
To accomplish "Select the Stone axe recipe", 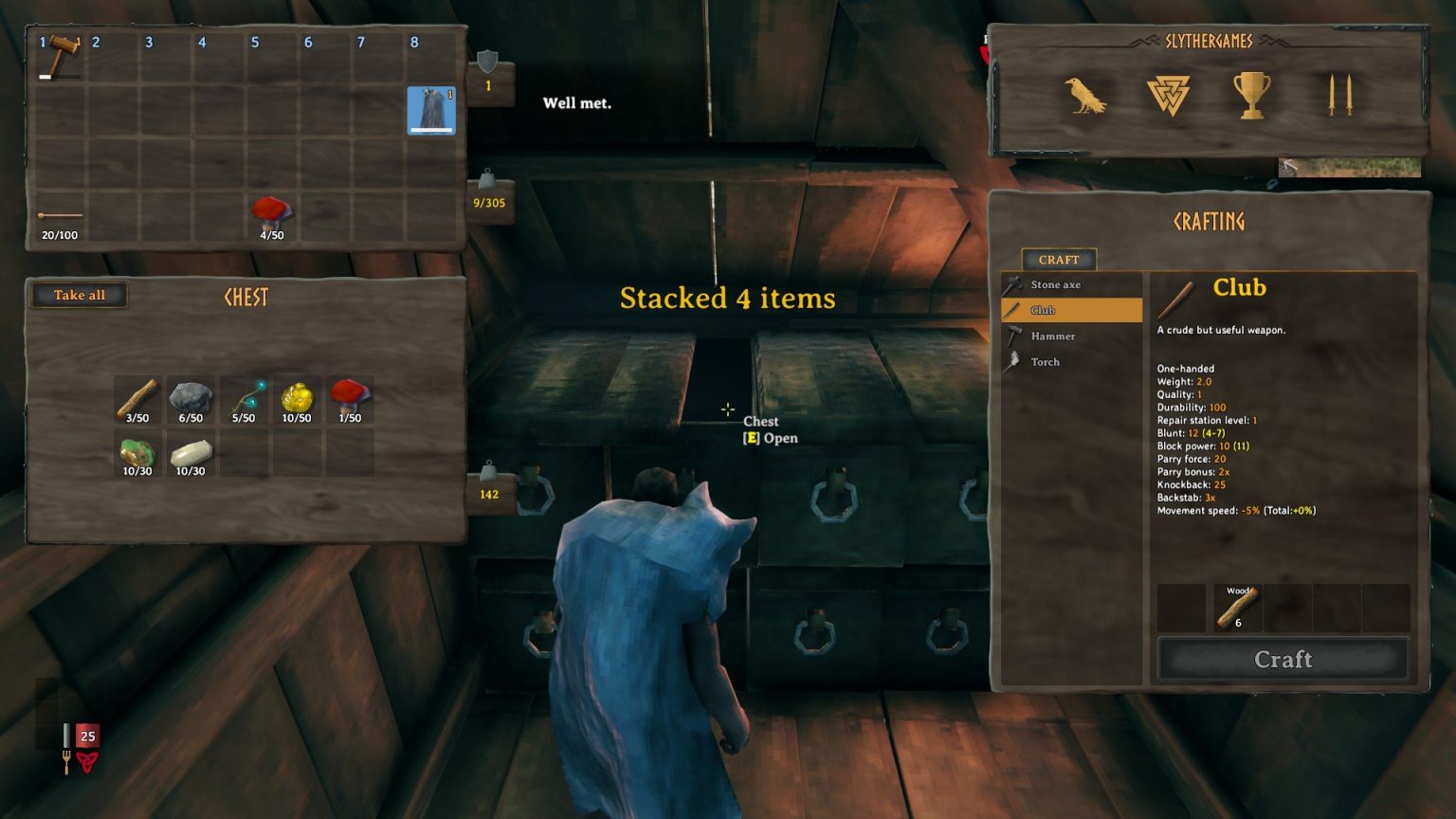I will coord(1055,284).
